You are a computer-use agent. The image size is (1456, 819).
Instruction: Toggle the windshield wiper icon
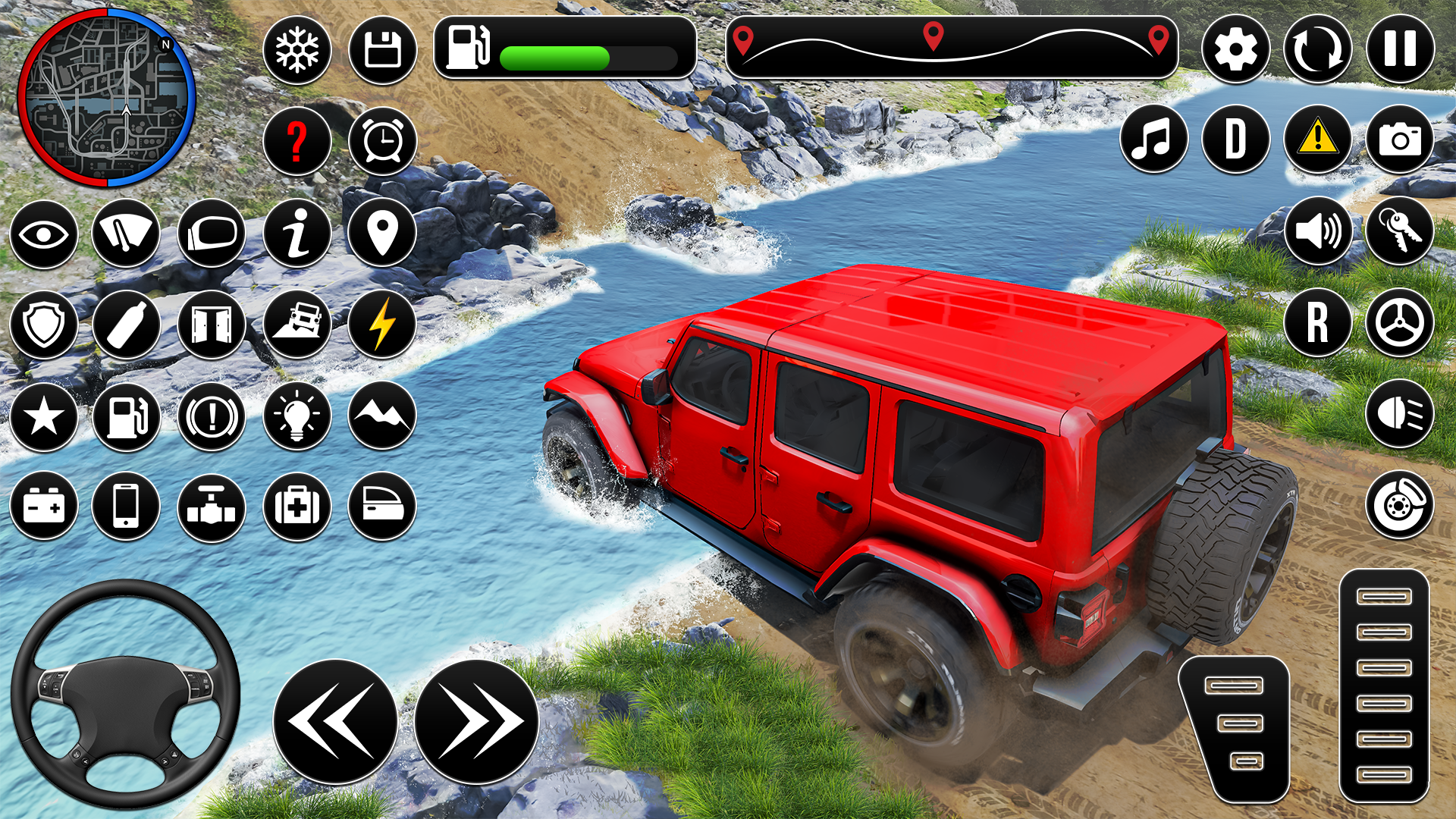[x=126, y=233]
